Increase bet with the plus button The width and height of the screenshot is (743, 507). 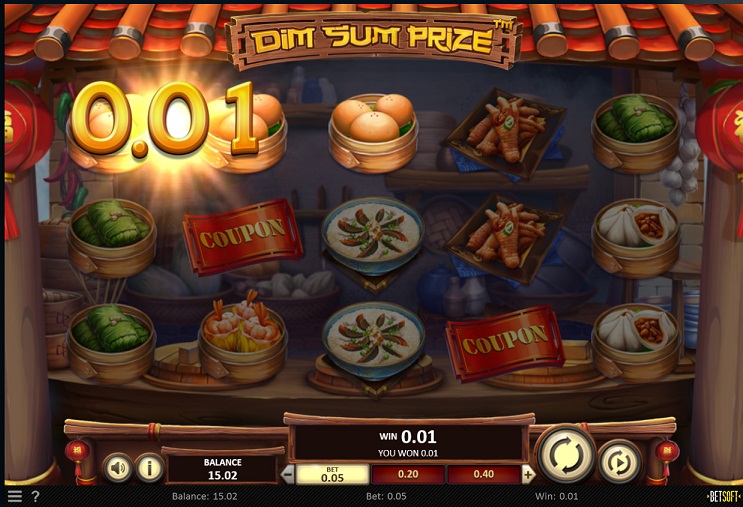528,474
